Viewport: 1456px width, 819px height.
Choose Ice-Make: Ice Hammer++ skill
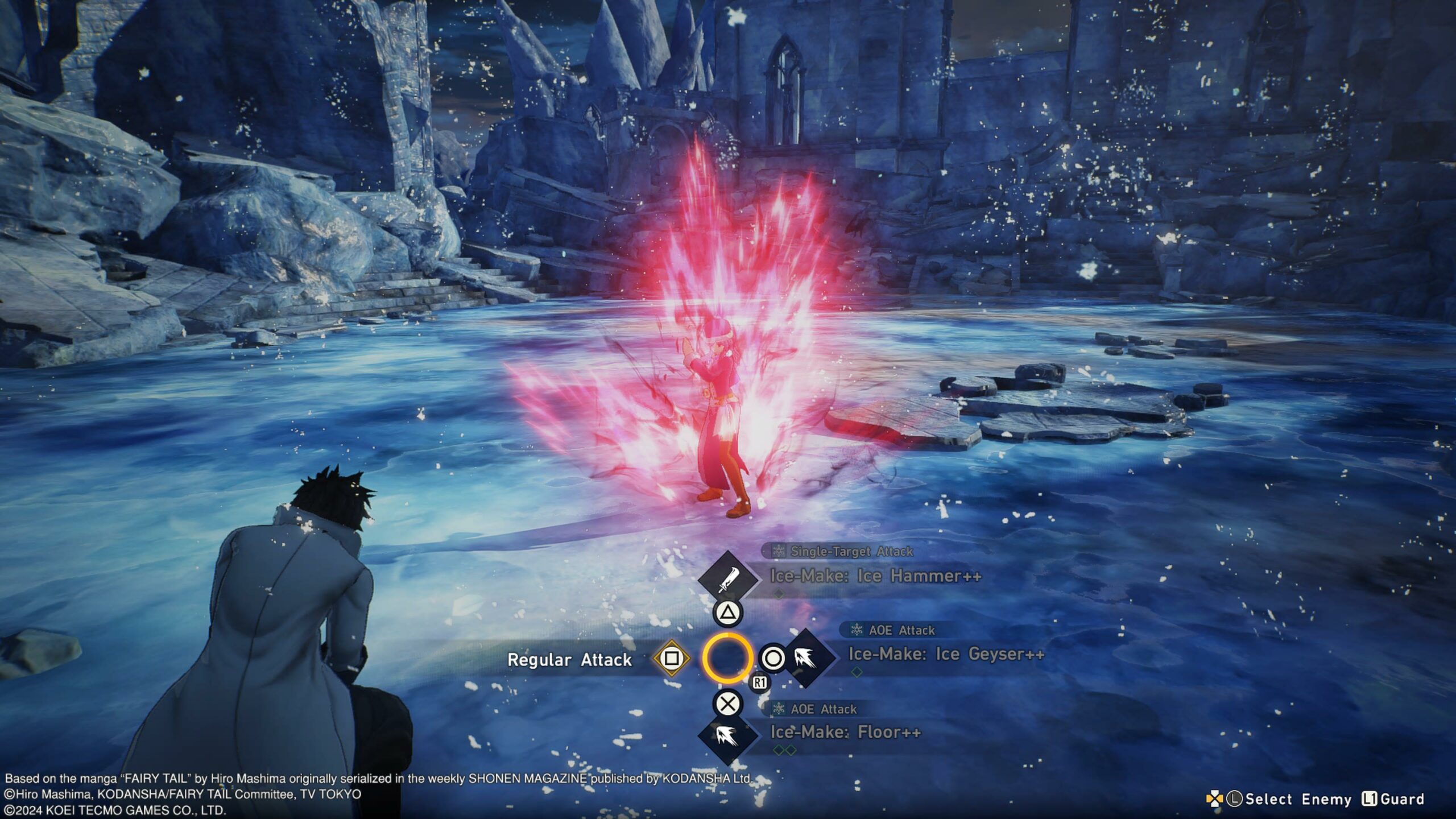click(875, 576)
